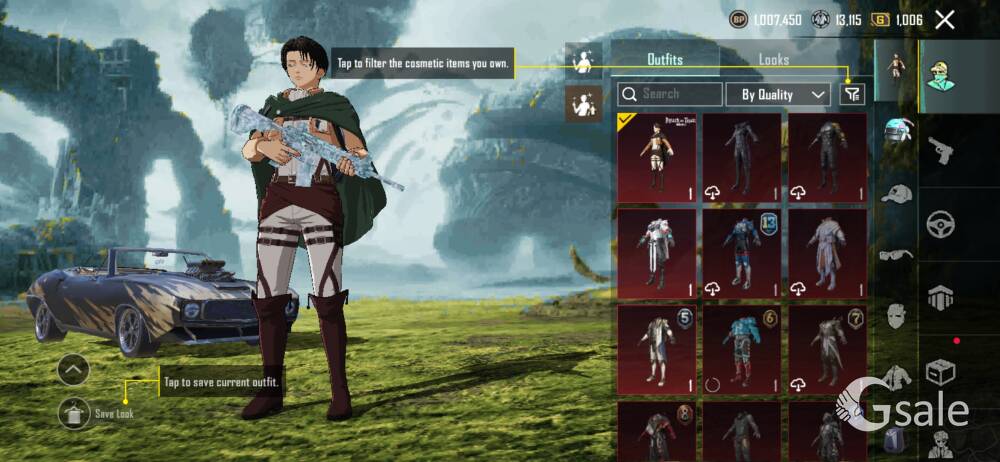
Task: Open the By Quality sort dropdown
Action: 784,94
